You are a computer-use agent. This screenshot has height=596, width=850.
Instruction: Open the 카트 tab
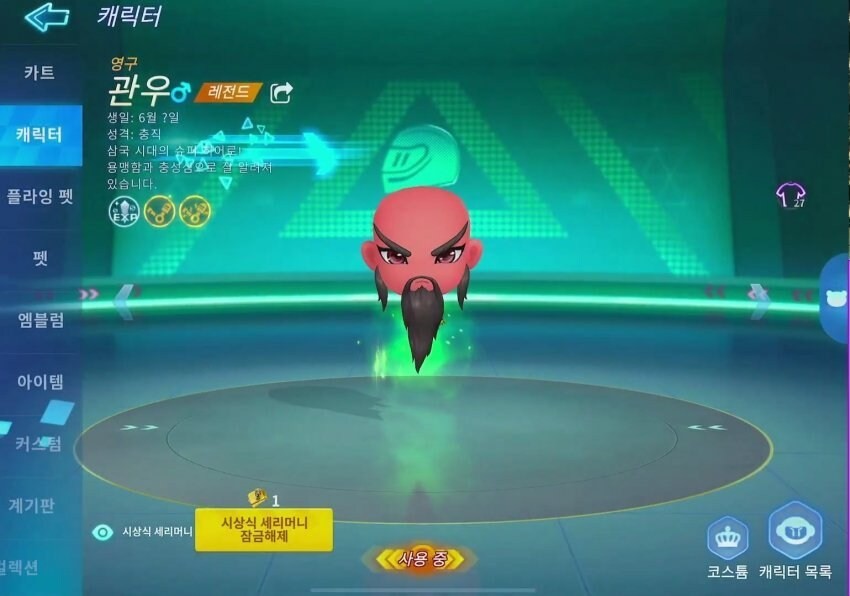40,73
